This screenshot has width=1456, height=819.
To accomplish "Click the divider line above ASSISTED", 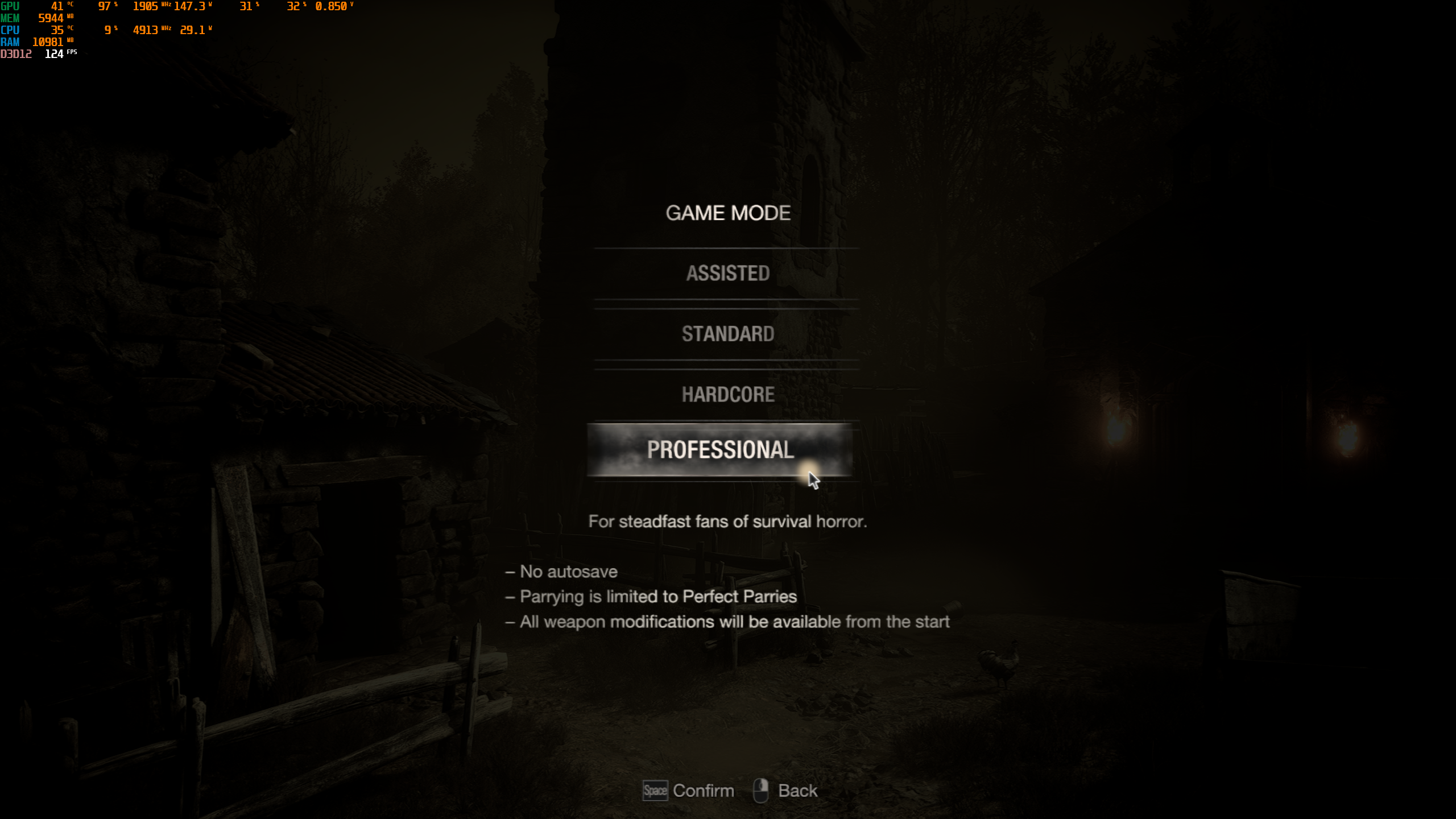I will pos(727,247).
